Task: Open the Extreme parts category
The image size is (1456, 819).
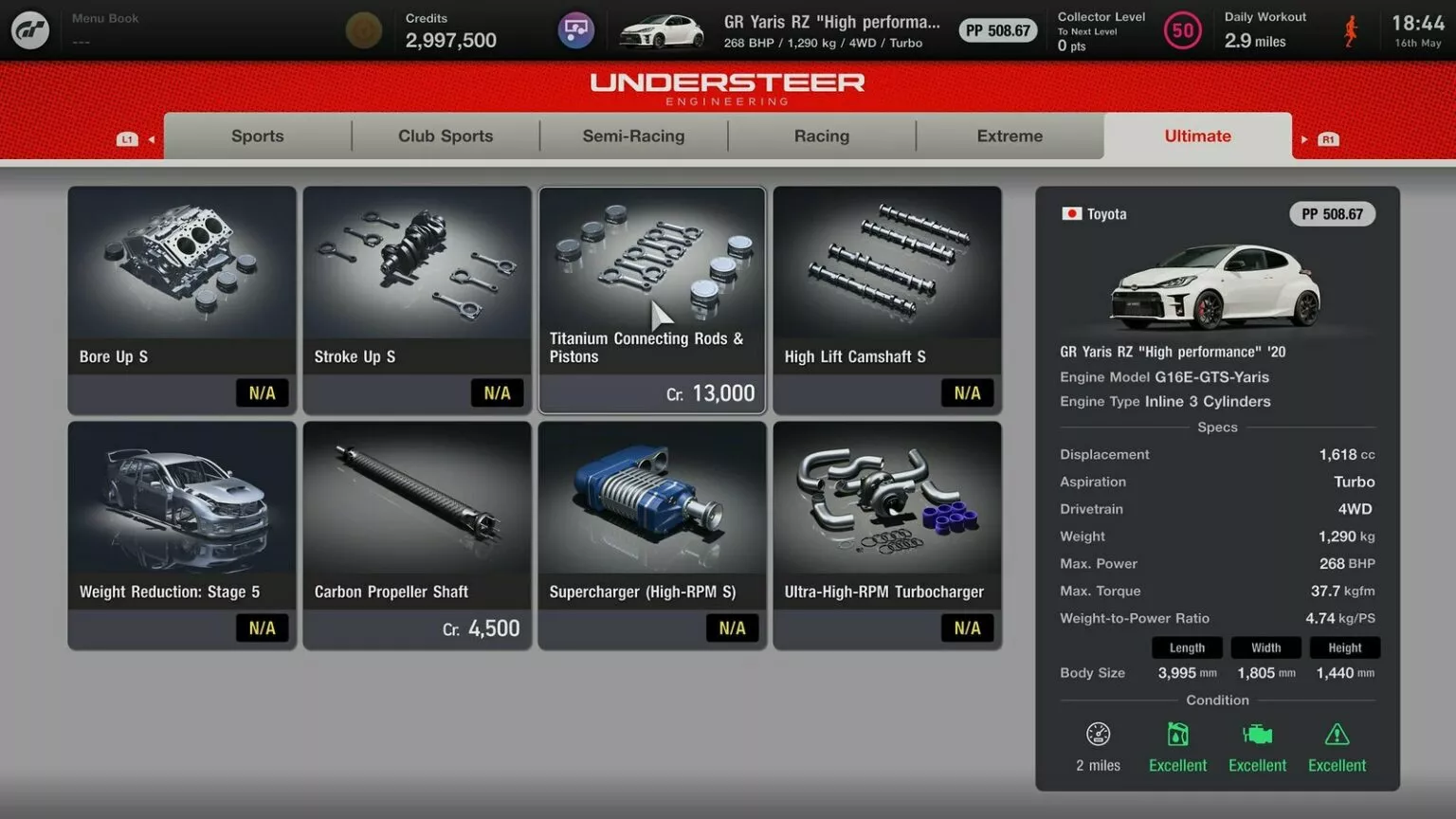Action: point(1009,136)
